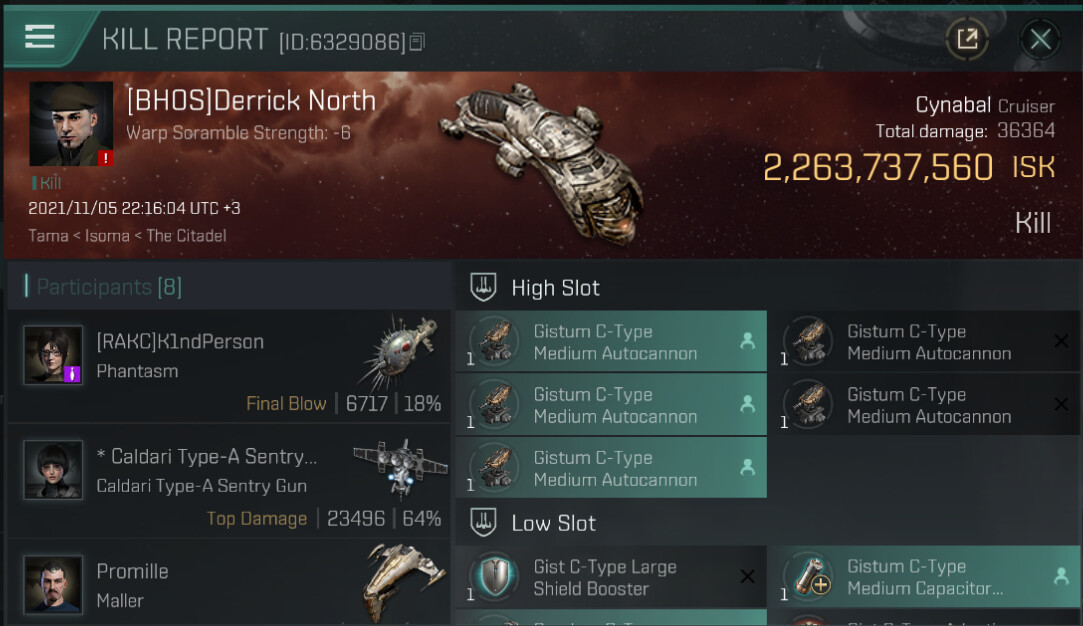
Task: View Derrick North's portrait
Action: point(71,124)
